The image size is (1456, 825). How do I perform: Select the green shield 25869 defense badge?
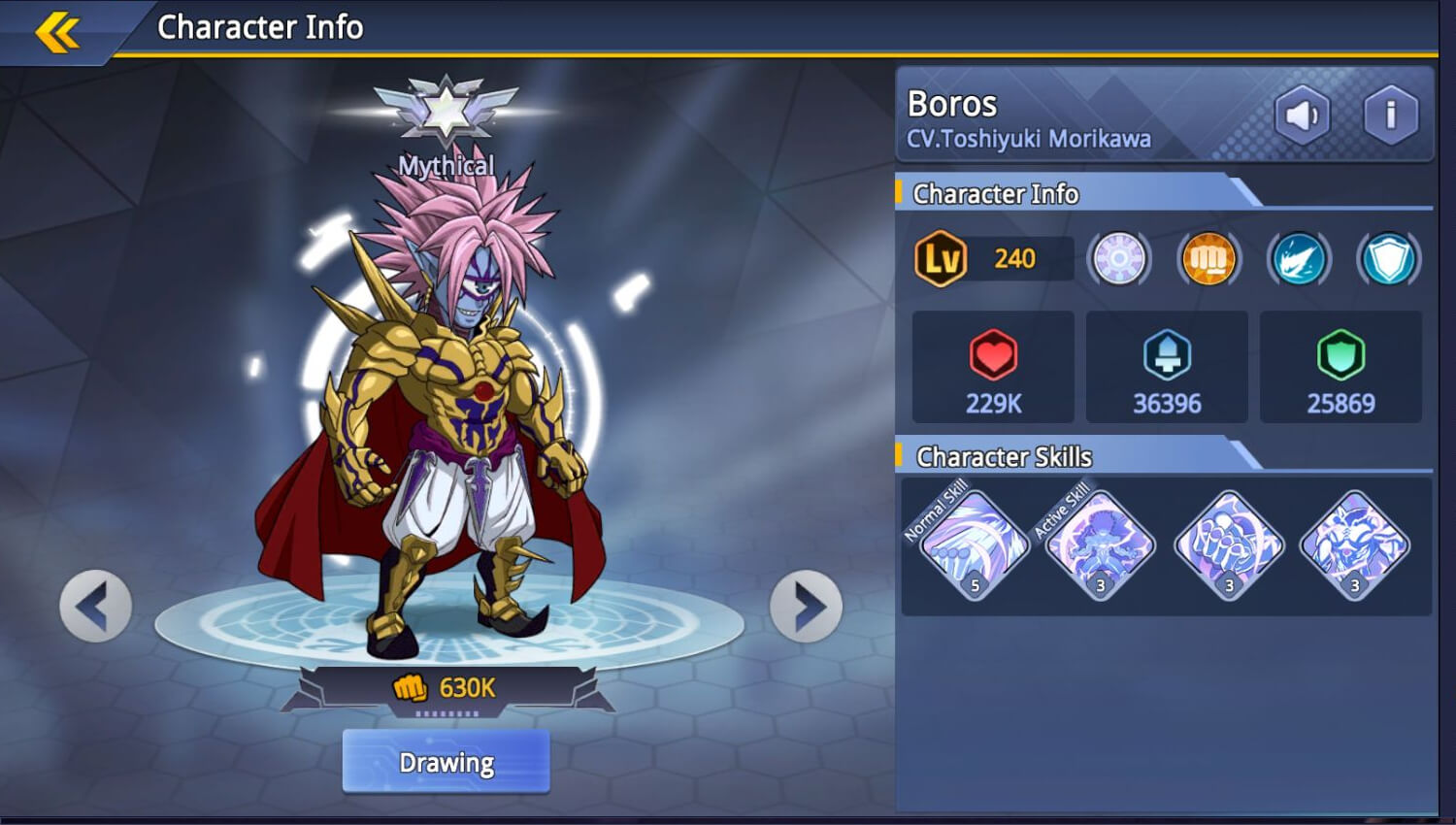[1340, 368]
